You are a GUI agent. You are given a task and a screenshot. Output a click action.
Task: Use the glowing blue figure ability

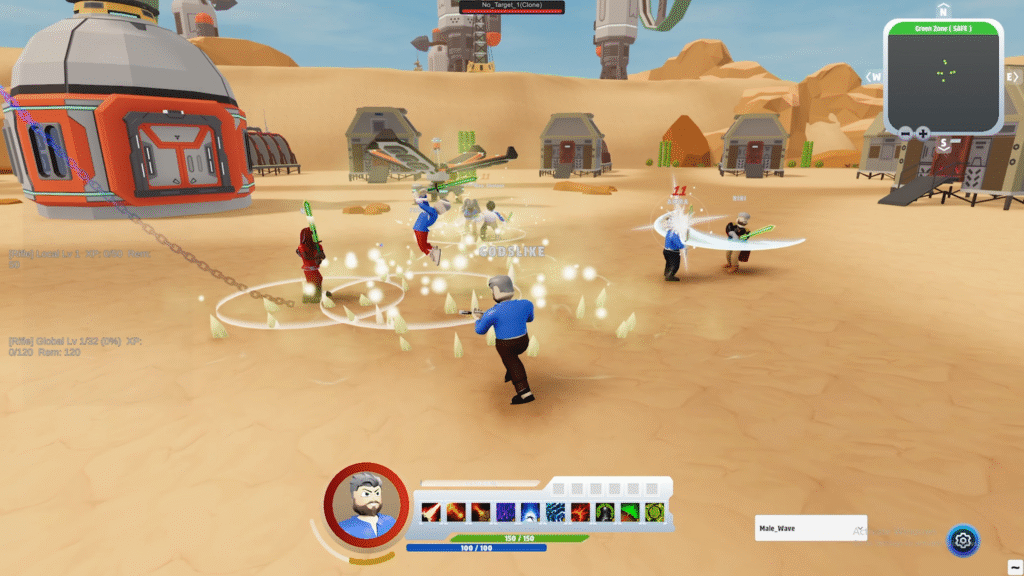[530, 512]
